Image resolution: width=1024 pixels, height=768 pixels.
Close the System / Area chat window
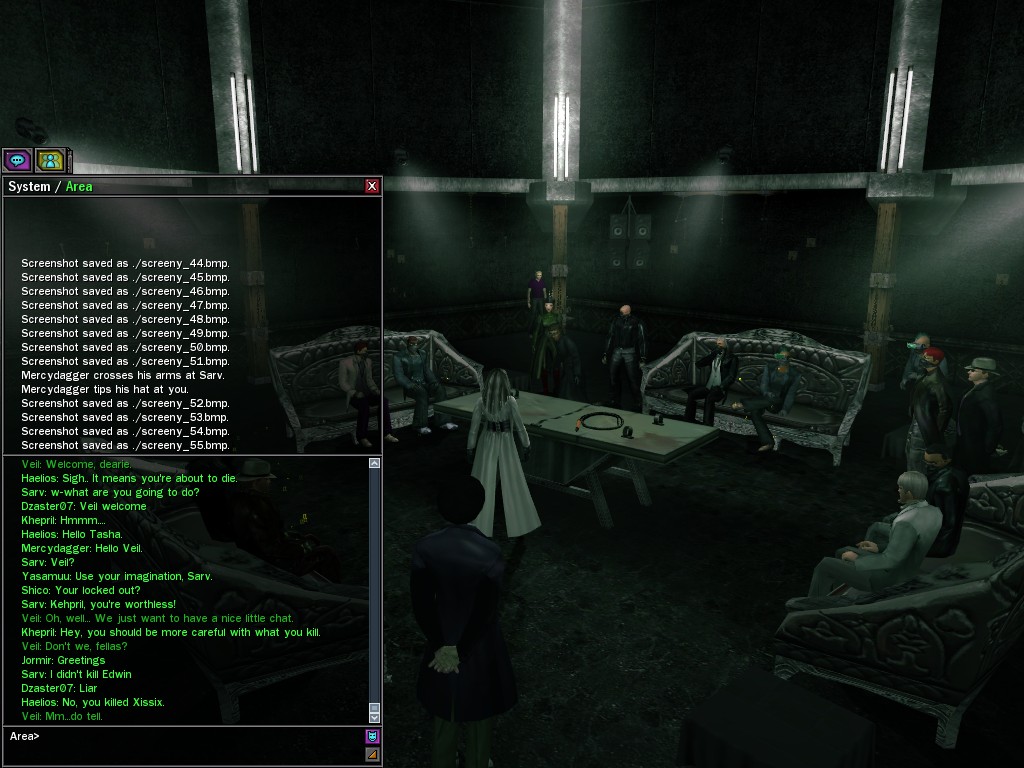372,186
